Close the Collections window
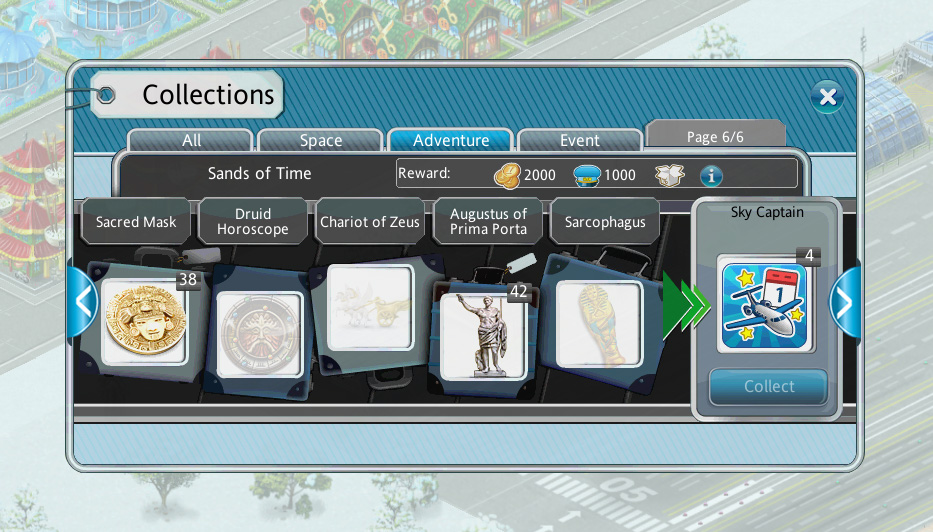This screenshot has height=532, width=933. pos(827,97)
